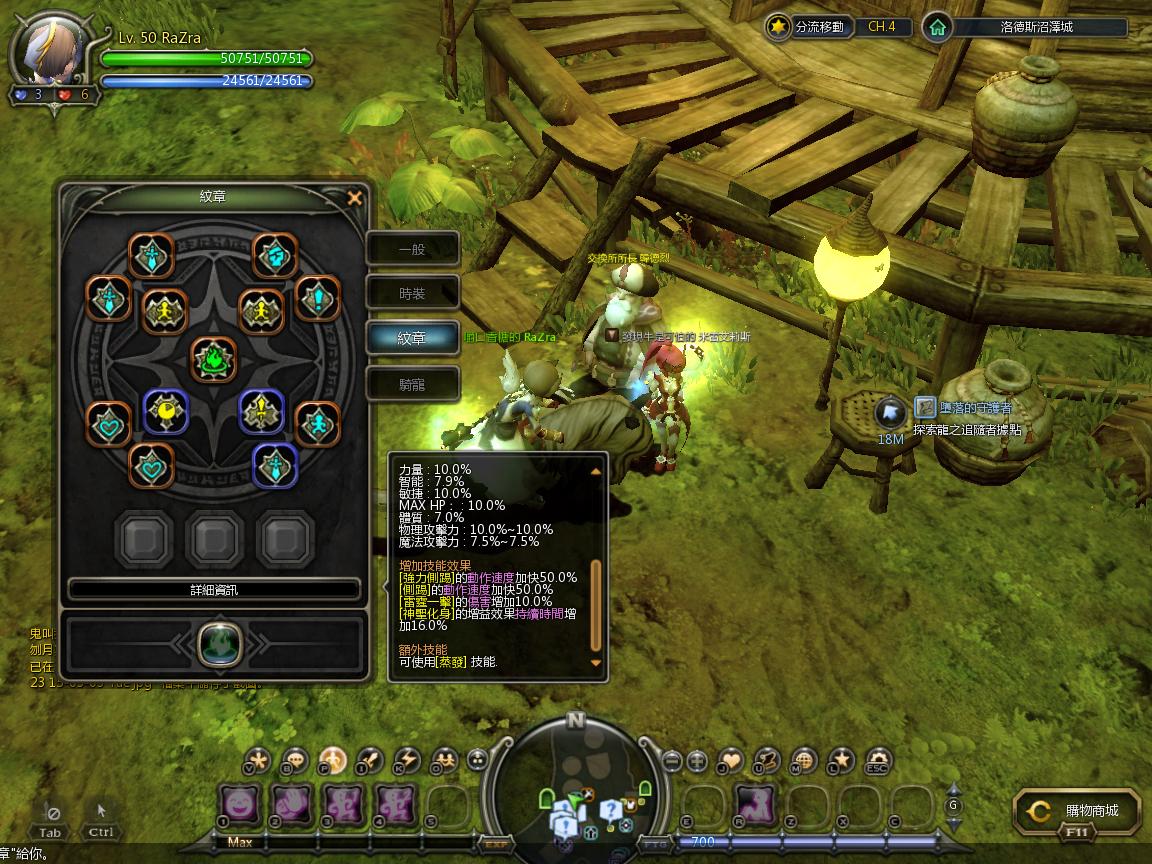1152x864 pixels.
Task: Select the green flame center crest
Action: (214, 361)
